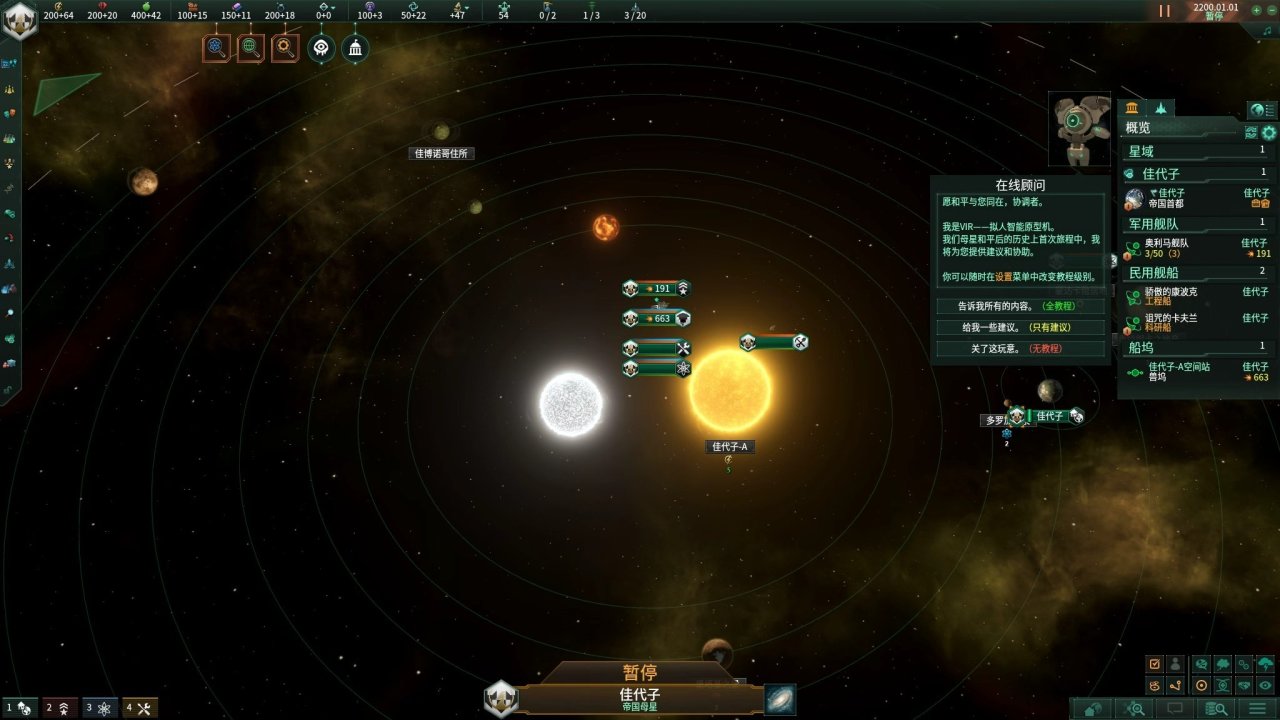The image size is (1280, 720).
Task: Open the main menu hamburger button
Action: [x=1257, y=709]
